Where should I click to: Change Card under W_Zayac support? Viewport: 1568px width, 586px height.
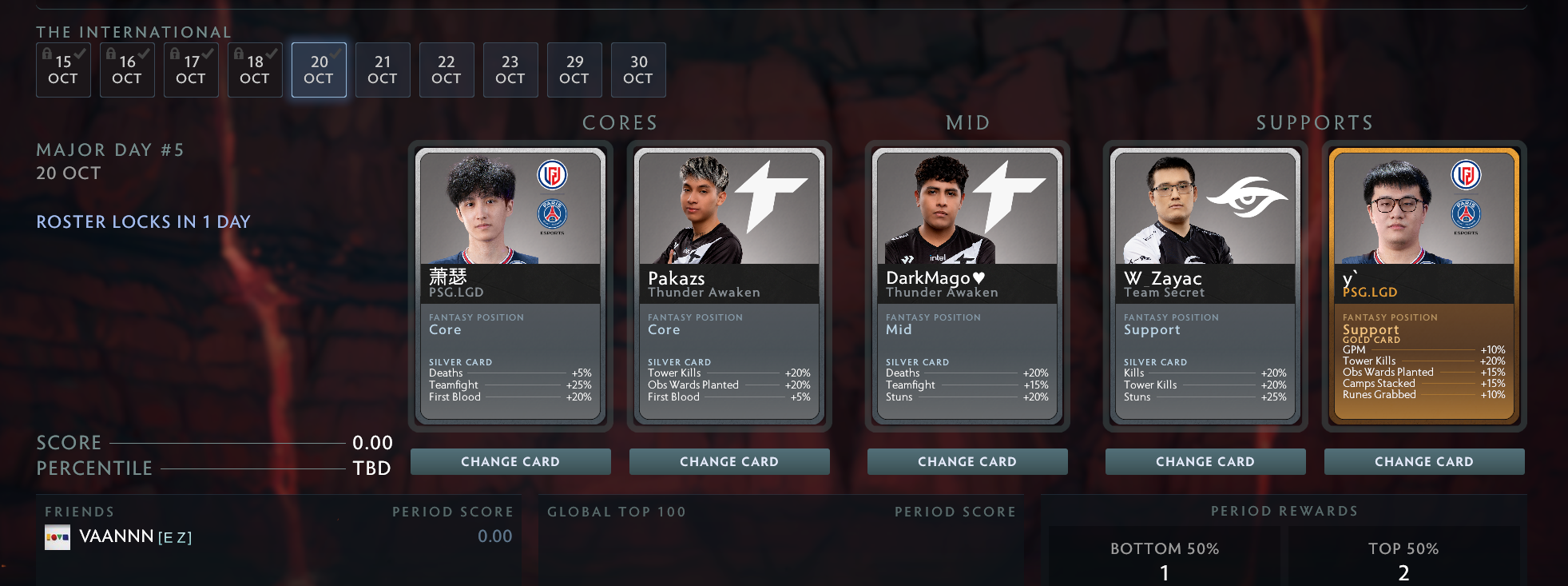coord(1205,461)
